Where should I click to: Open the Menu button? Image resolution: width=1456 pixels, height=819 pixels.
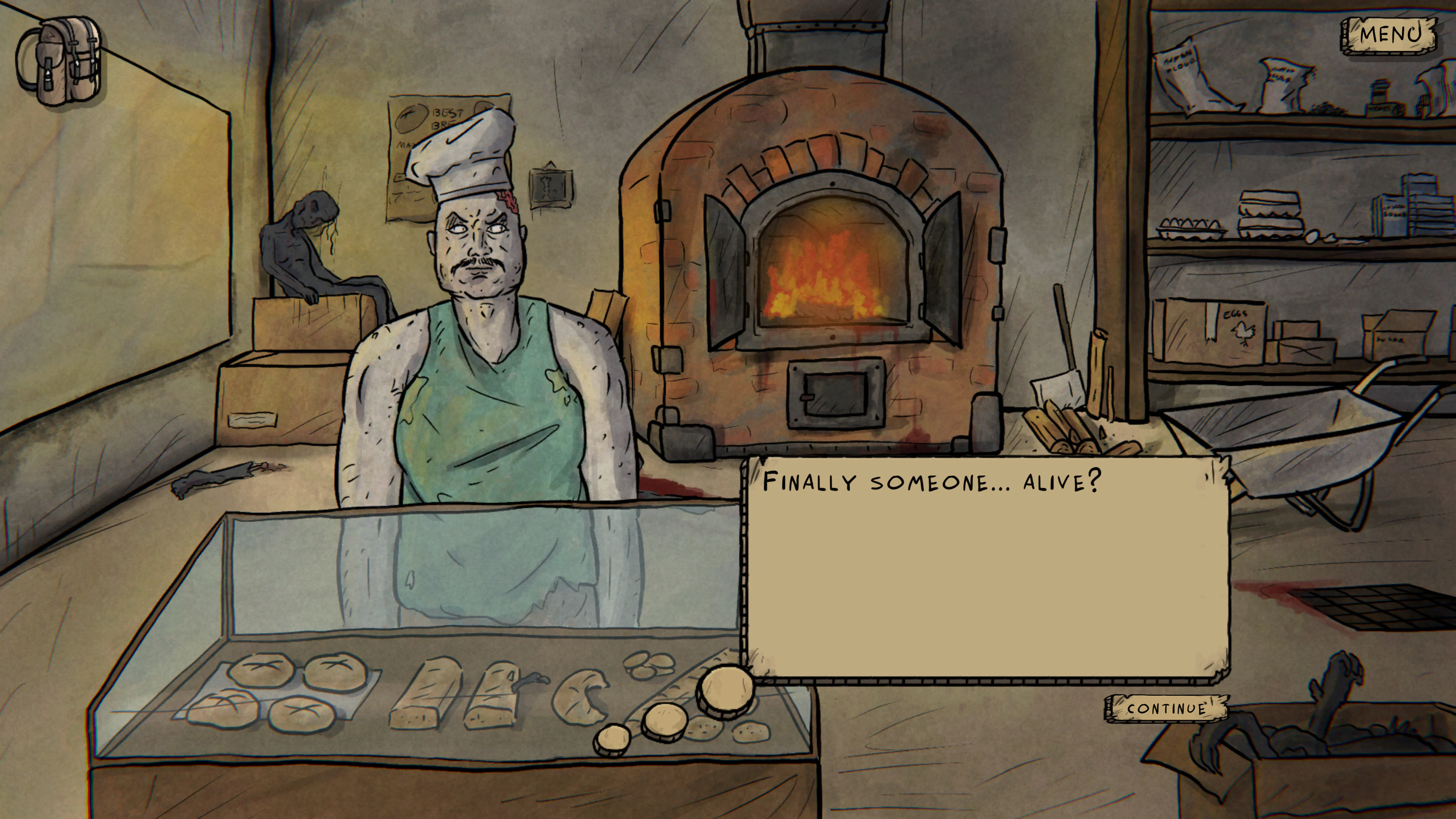tap(1389, 35)
